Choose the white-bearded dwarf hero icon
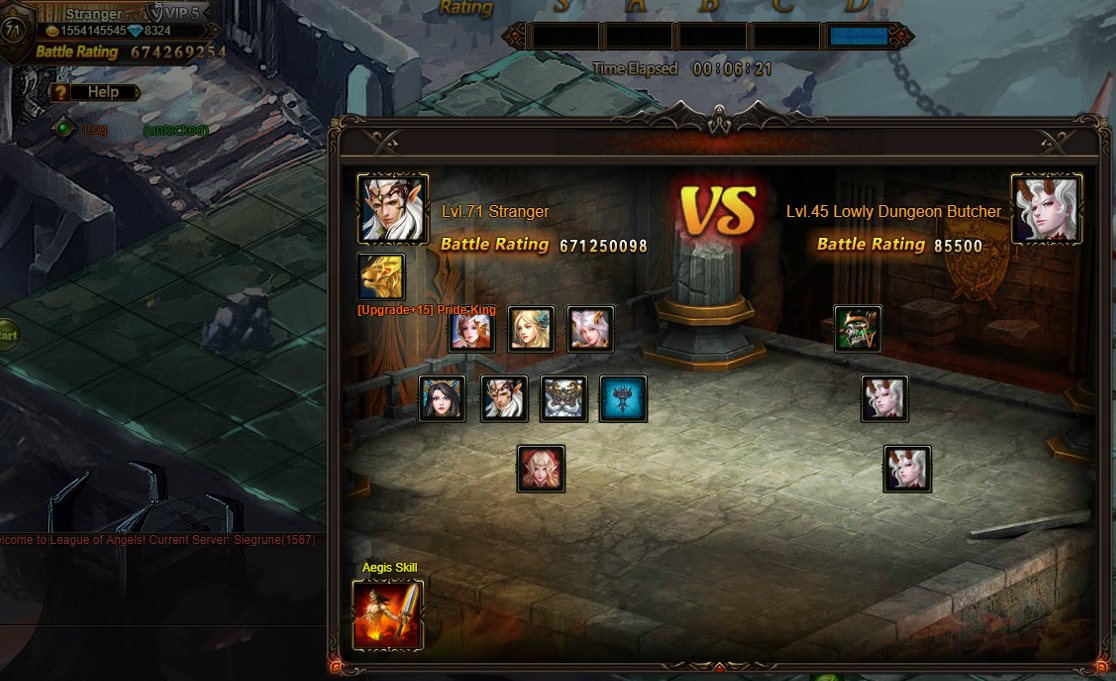Image resolution: width=1116 pixels, height=681 pixels. (564, 399)
